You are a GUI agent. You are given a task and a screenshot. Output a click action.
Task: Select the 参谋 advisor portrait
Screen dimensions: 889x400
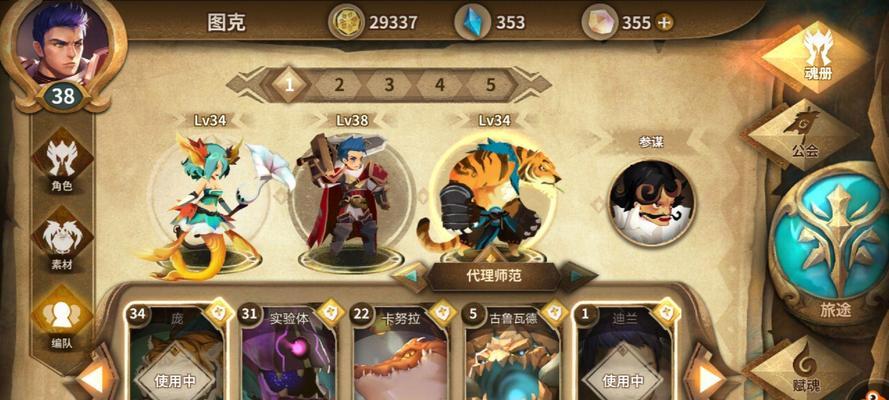652,194
